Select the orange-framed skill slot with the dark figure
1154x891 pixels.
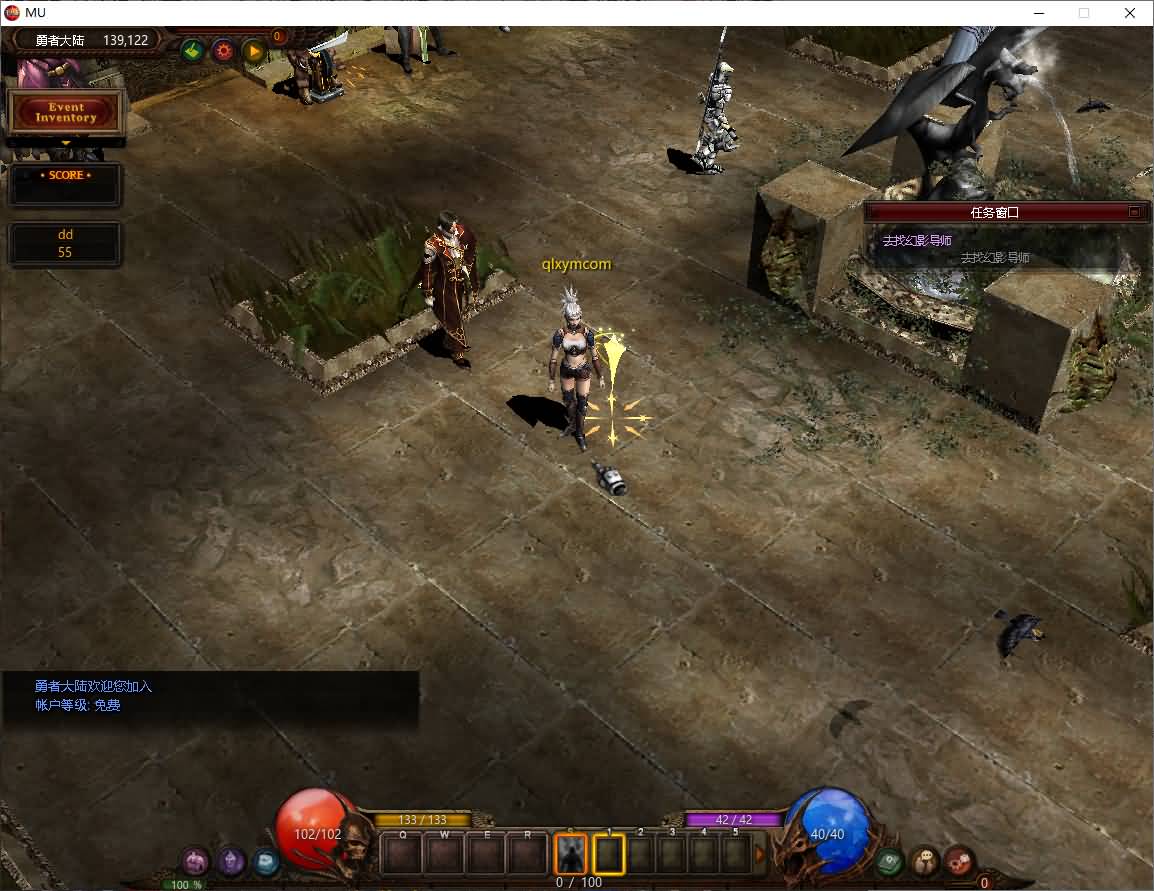point(570,854)
